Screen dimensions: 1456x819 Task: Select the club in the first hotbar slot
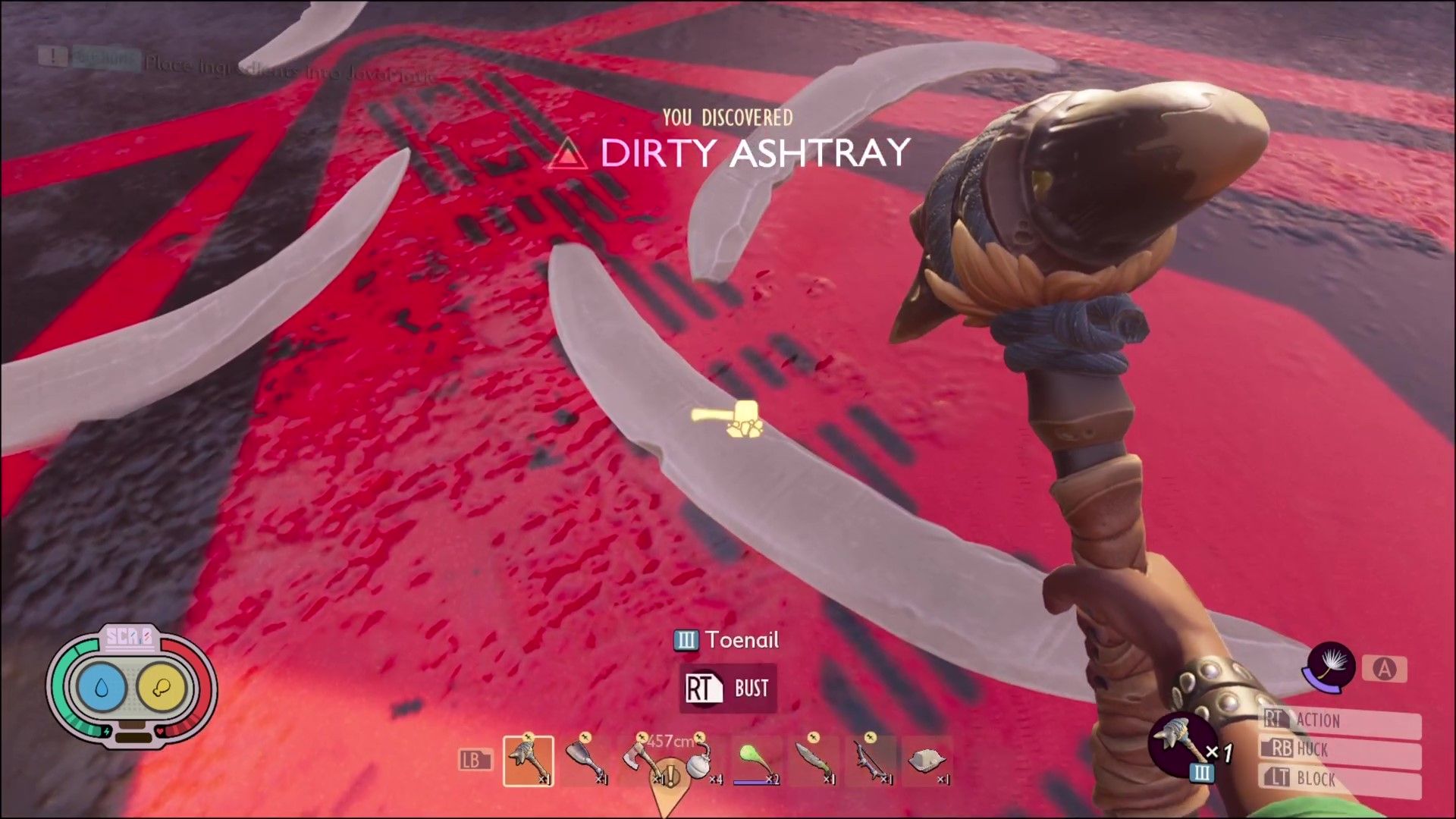[529, 761]
